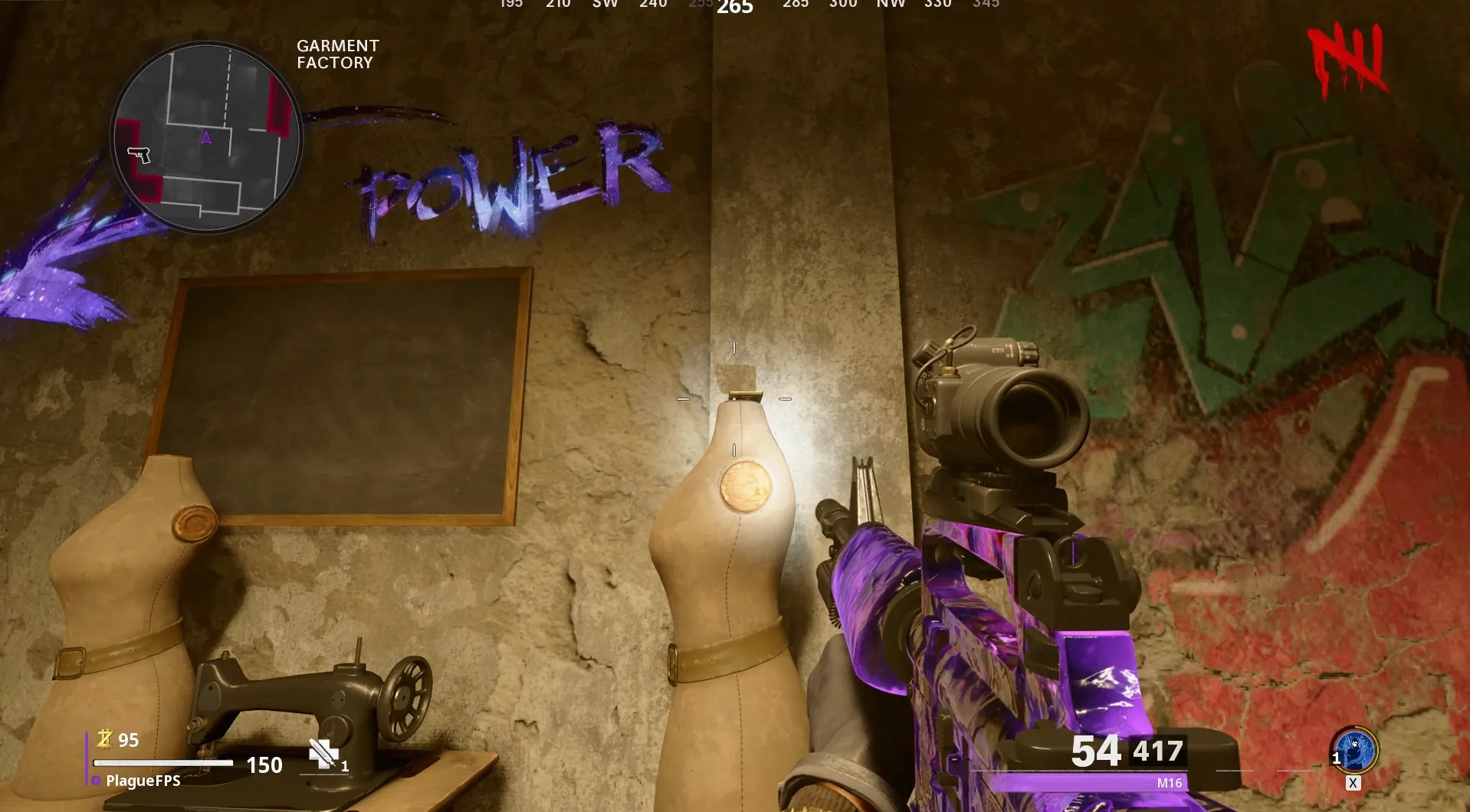This screenshot has width=1470, height=812.
Task: Select the M16 weapon label
Action: (1169, 783)
